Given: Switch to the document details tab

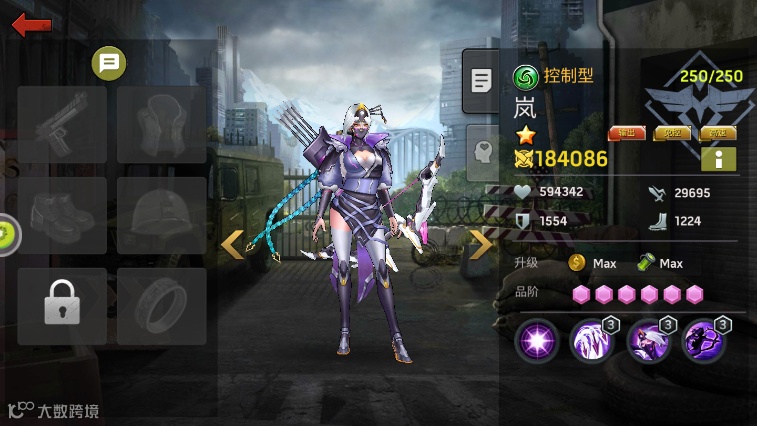Looking at the screenshot, I should [482, 81].
